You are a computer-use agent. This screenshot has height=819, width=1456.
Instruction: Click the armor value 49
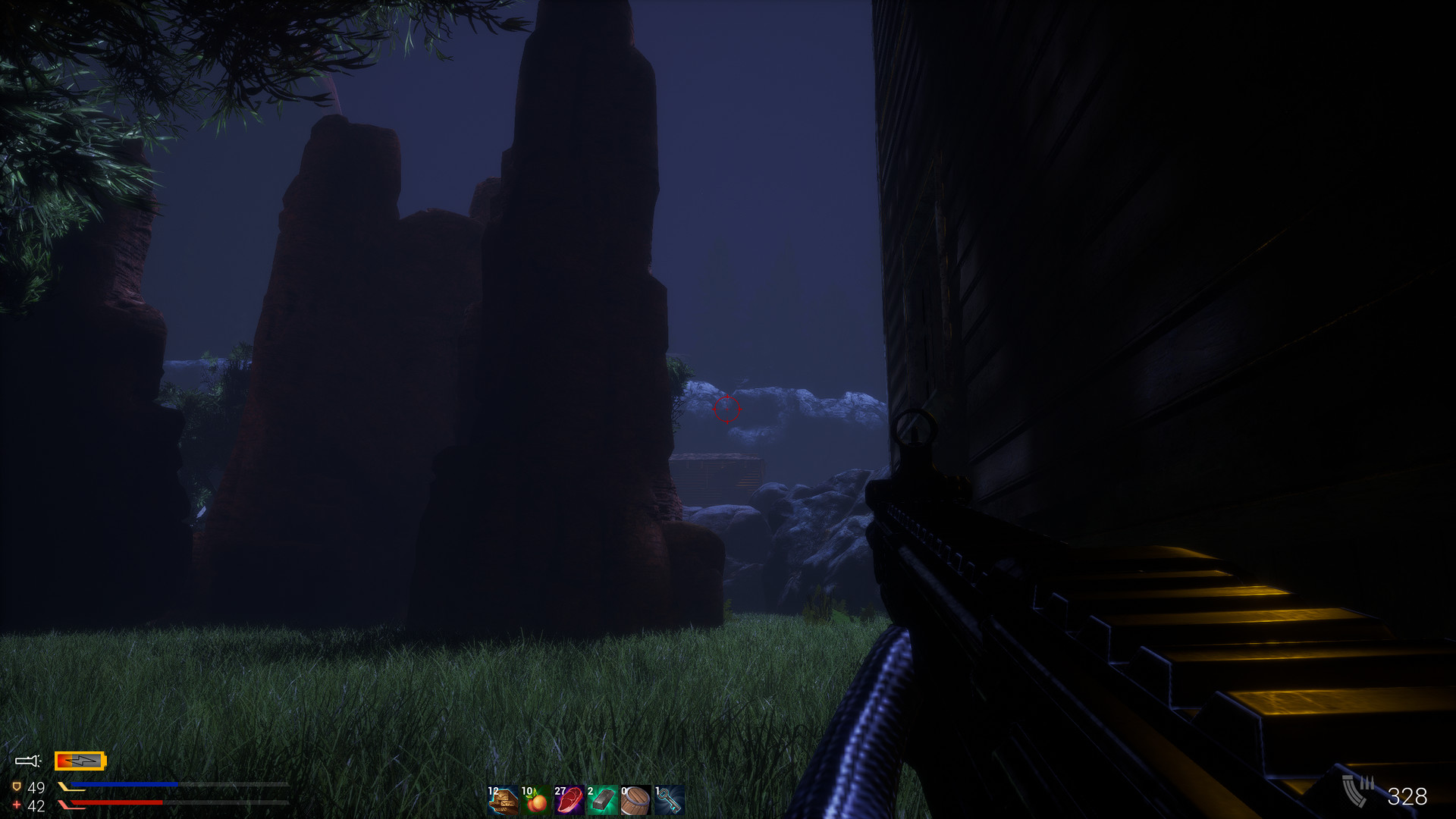(x=37, y=787)
